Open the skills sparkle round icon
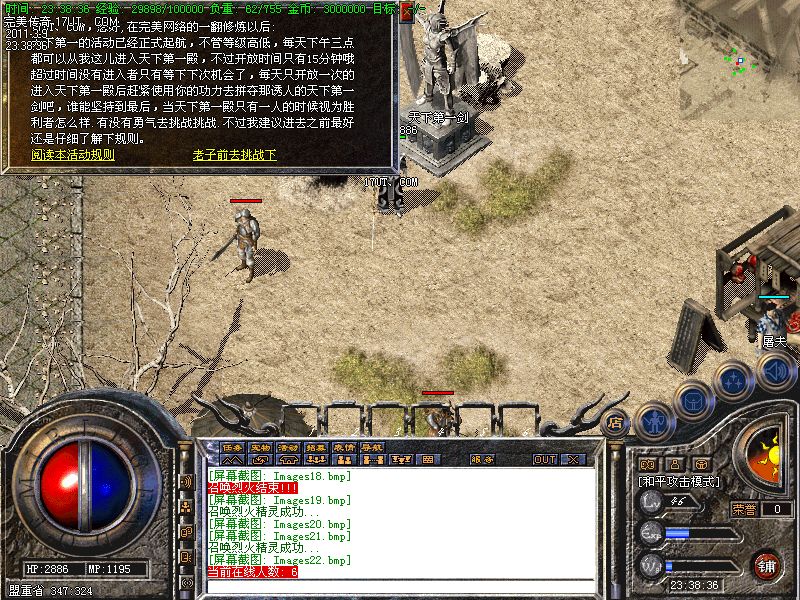 (x=733, y=380)
